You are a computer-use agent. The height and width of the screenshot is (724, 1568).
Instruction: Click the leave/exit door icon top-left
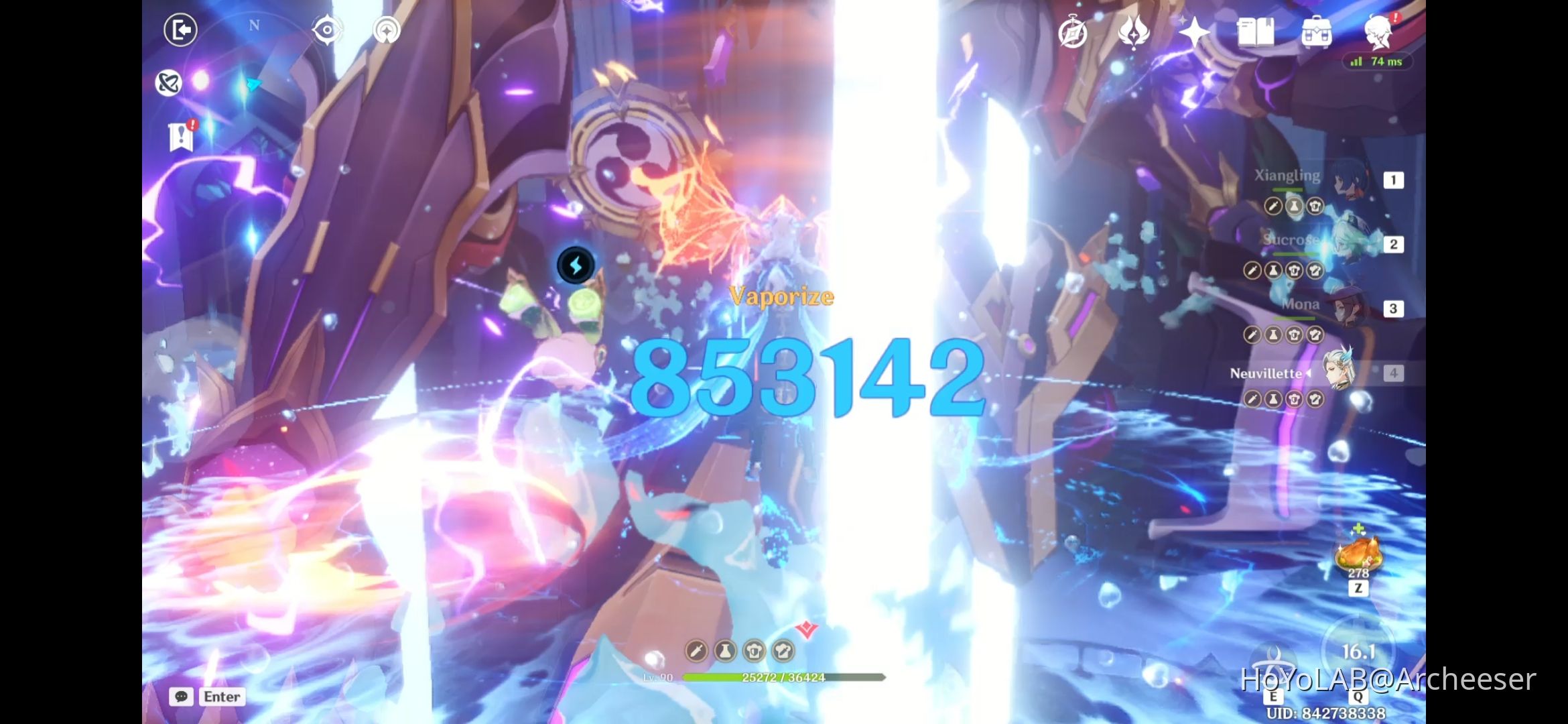pyautogui.click(x=180, y=31)
